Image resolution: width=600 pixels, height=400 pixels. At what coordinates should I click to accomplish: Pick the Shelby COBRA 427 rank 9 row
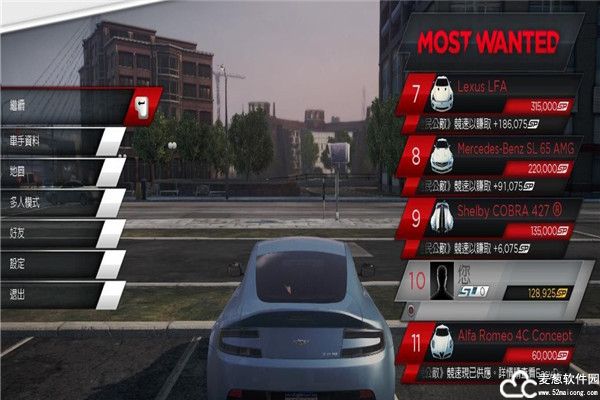pyautogui.click(x=495, y=216)
